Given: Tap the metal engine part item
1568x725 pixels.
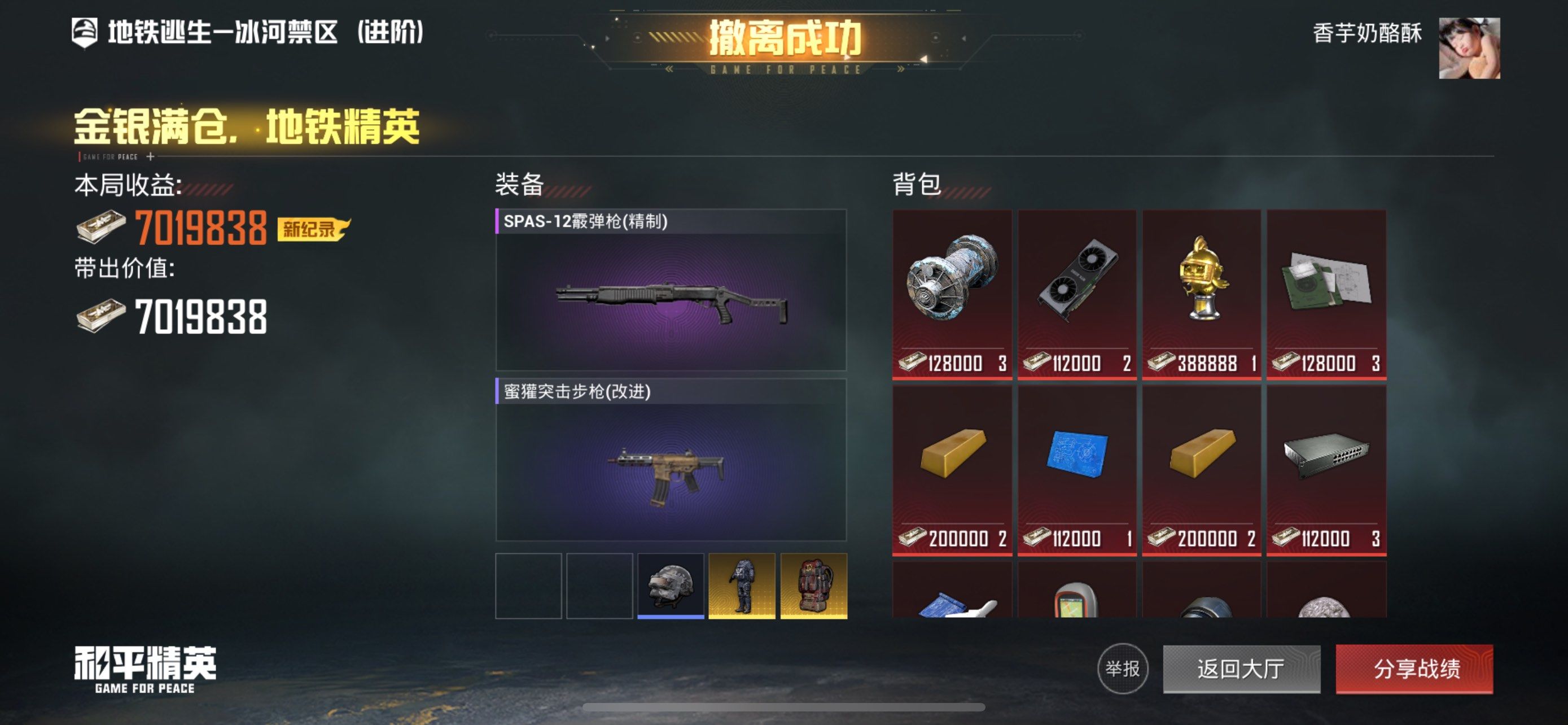Looking at the screenshot, I should 952,294.
